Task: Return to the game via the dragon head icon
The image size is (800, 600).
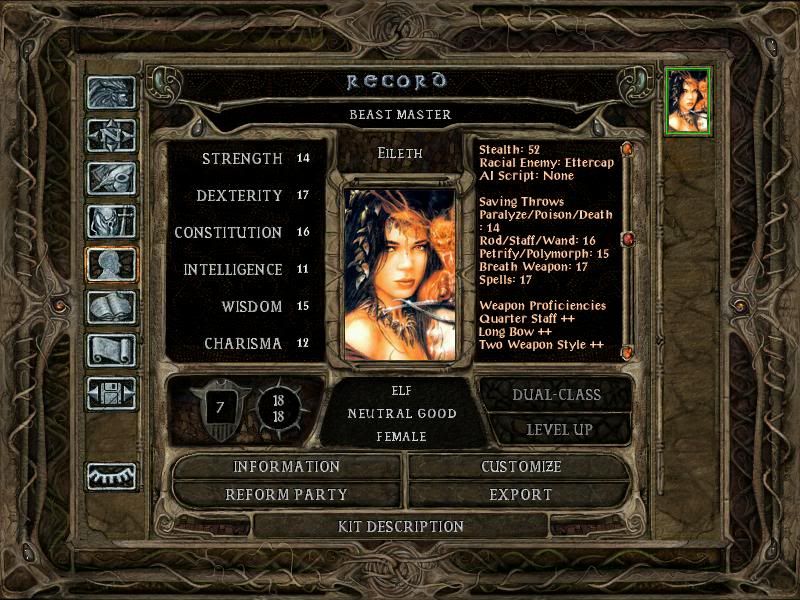Action: [x=111, y=93]
